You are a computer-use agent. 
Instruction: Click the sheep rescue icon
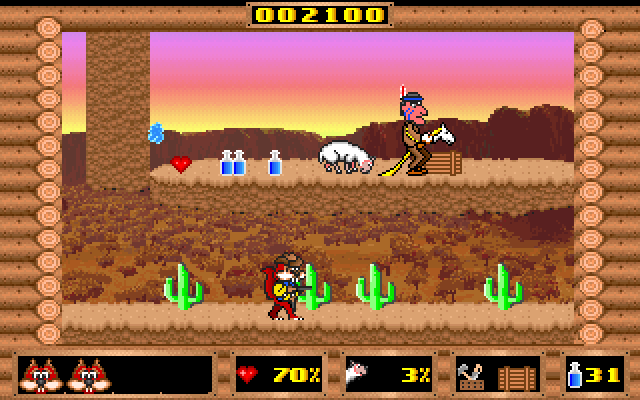[358, 376]
